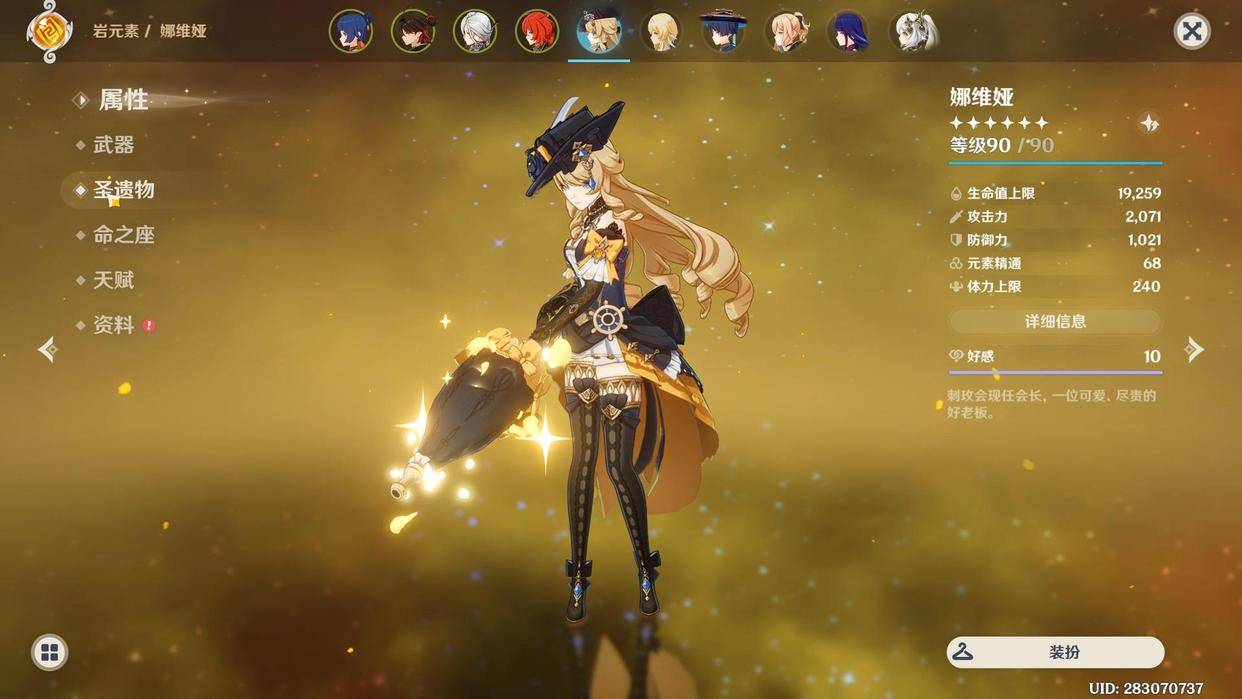Open the 资料 profile section

point(113,325)
